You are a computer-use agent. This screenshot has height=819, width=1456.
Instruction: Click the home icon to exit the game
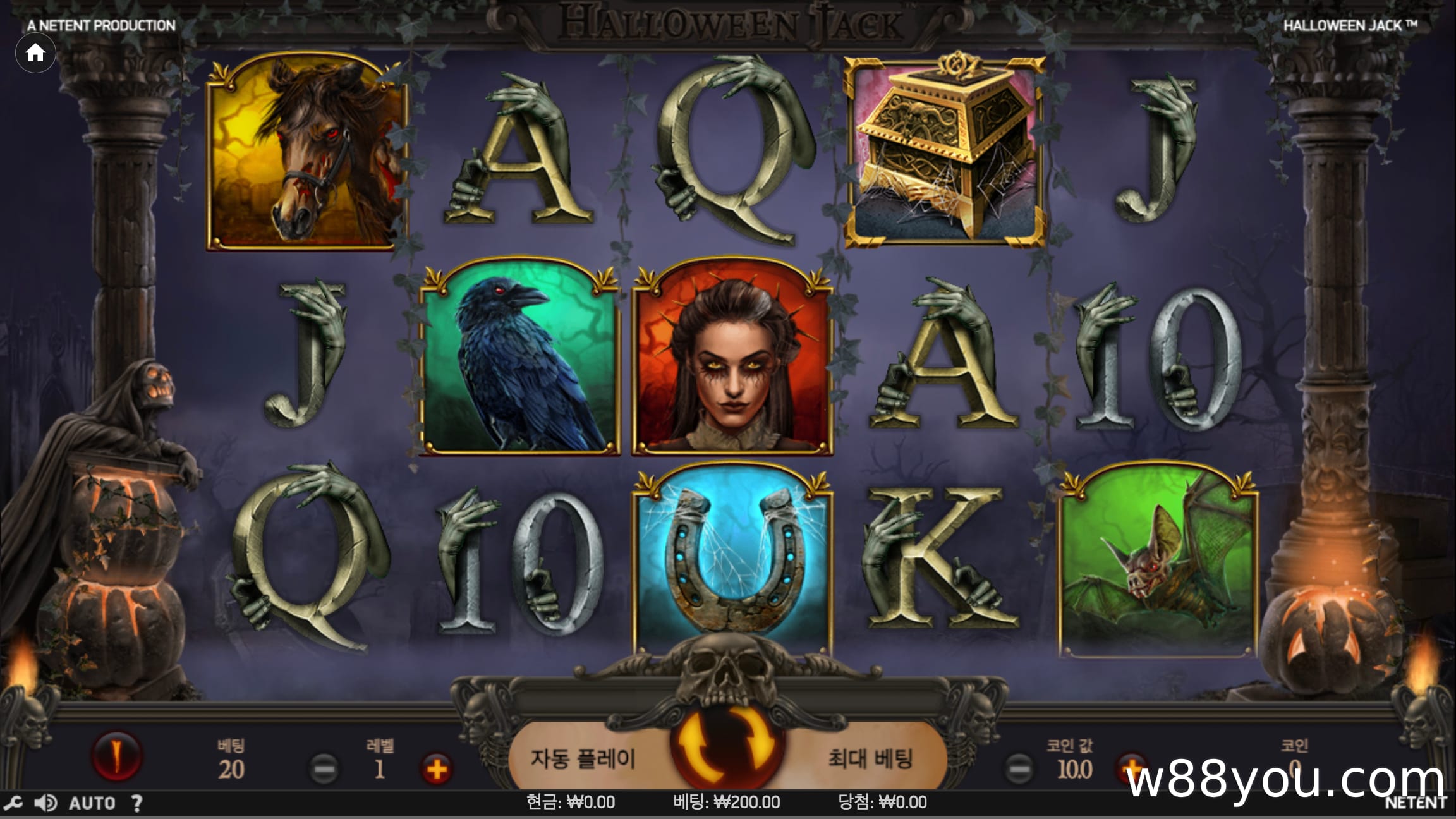(35, 52)
